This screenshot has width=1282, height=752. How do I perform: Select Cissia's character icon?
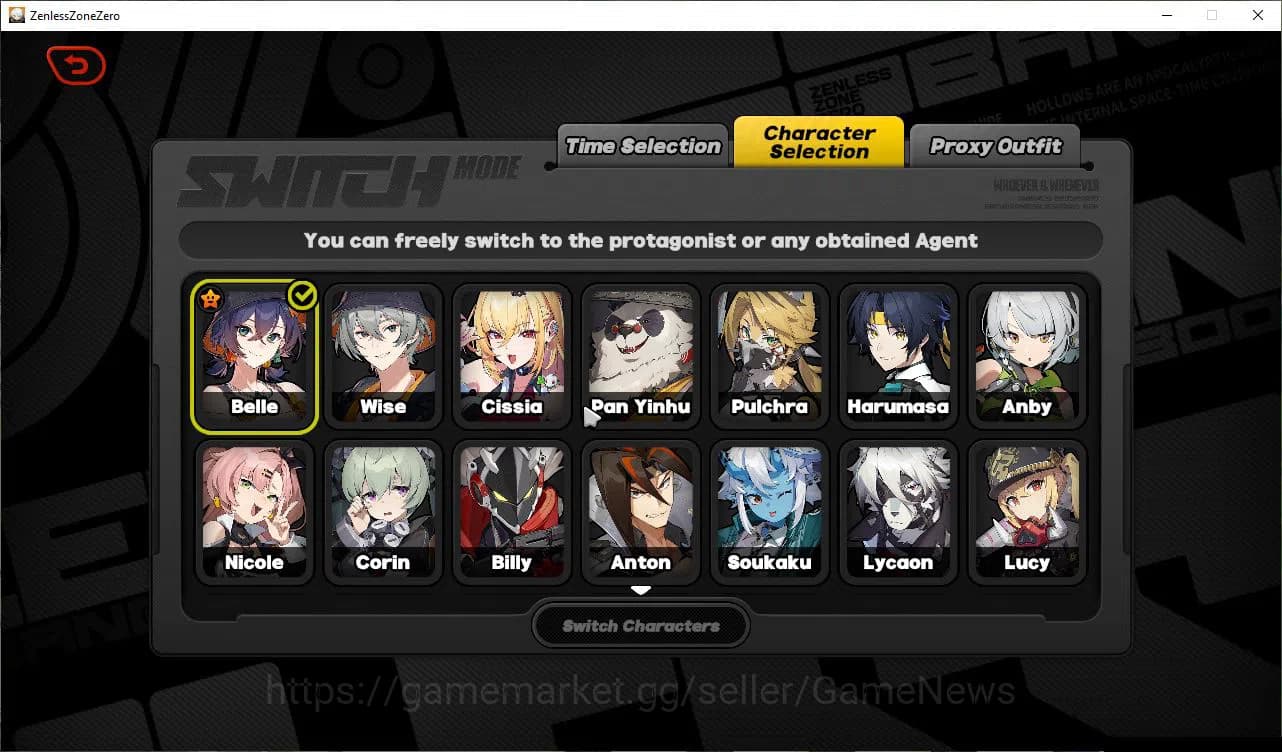(x=512, y=350)
